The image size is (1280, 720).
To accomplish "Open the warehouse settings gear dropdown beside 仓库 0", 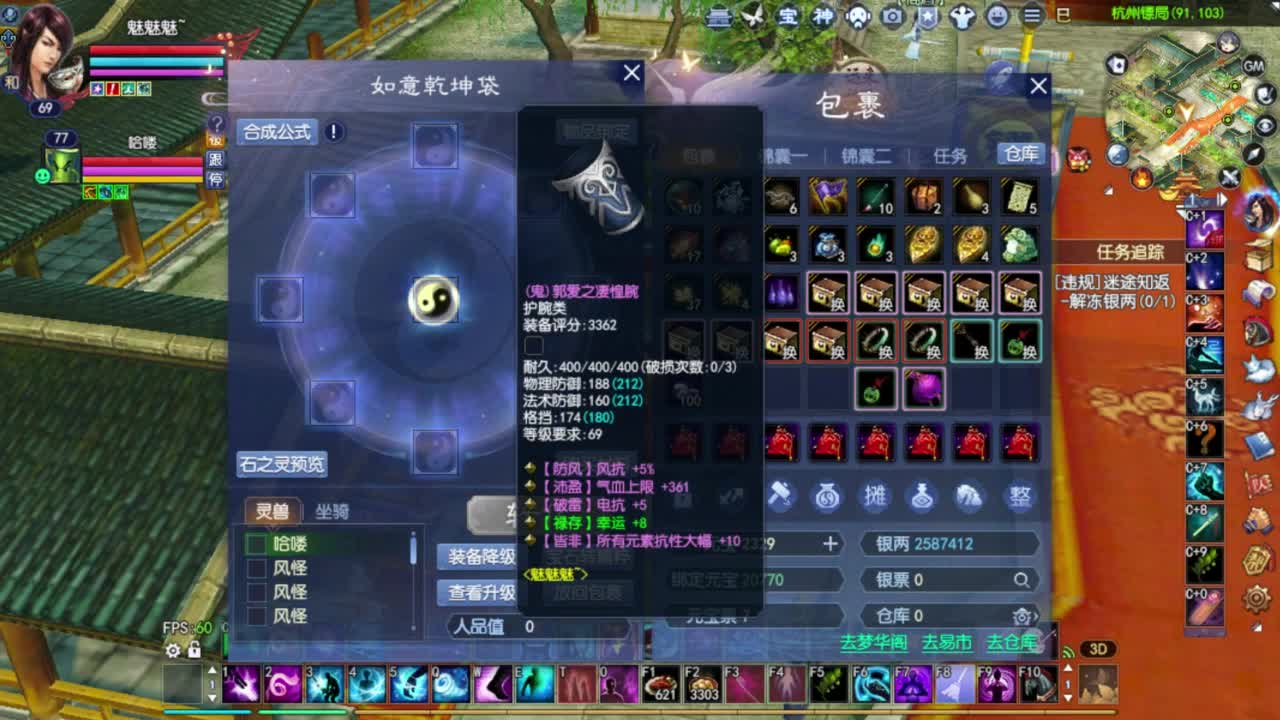I will tap(1021, 616).
